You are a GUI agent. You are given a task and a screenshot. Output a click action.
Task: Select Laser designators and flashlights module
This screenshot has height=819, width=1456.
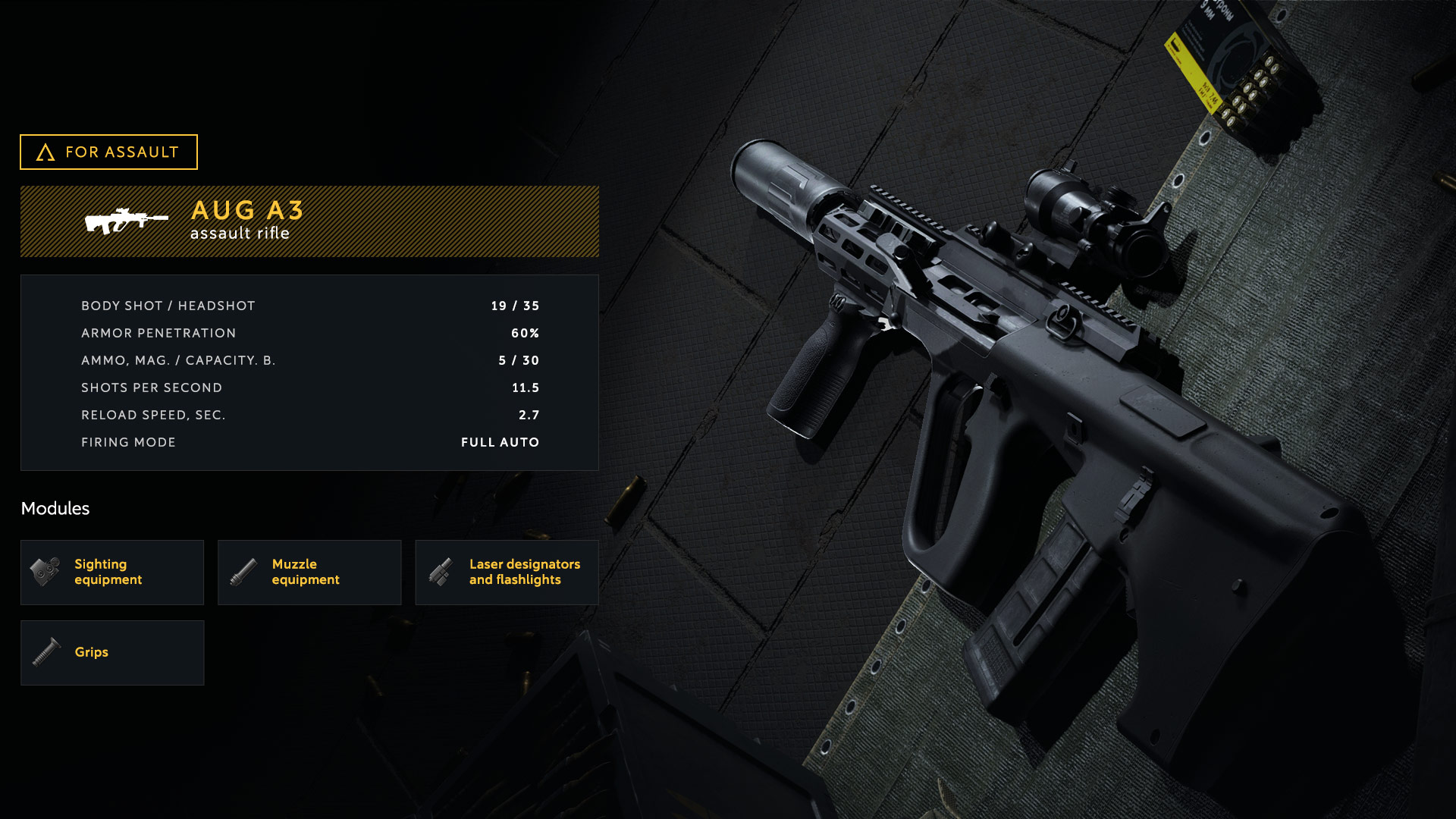tap(507, 573)
